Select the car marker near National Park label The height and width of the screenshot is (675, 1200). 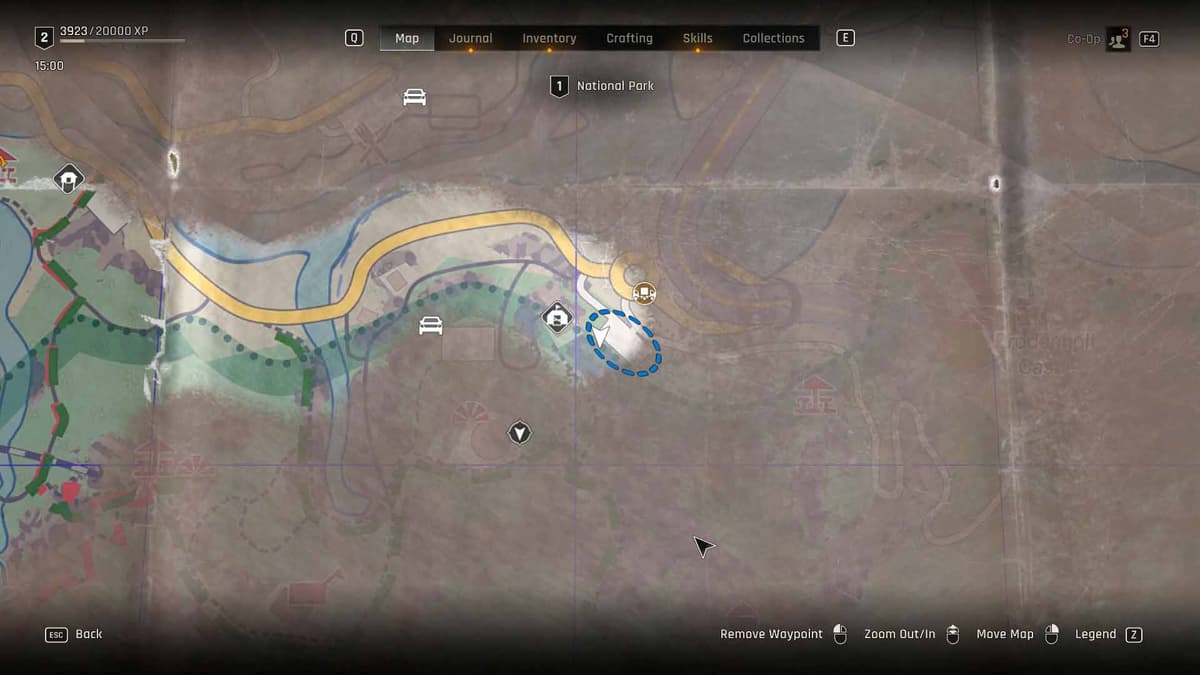tap(415, 97)
